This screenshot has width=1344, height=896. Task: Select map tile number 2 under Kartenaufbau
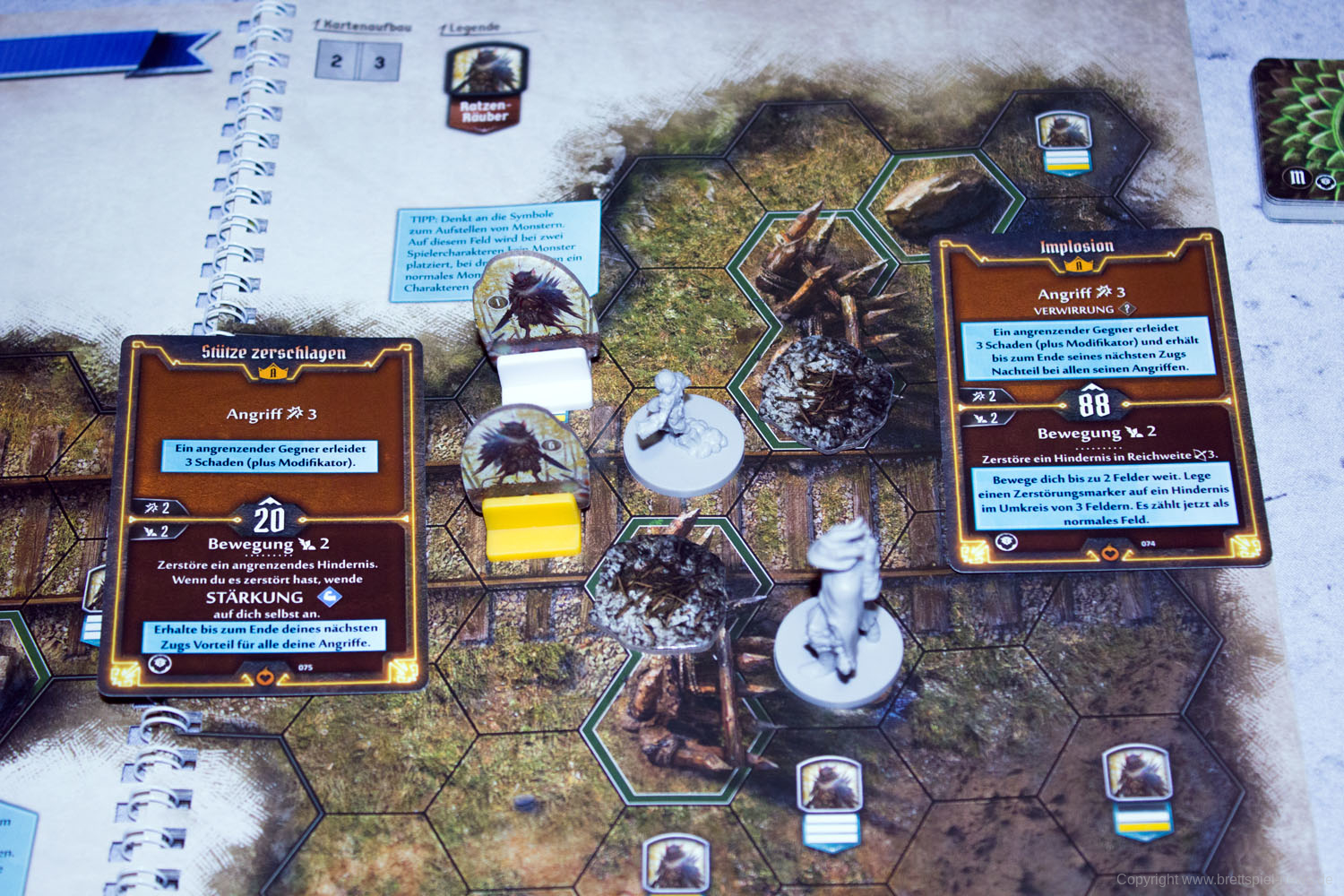(337, 62)
